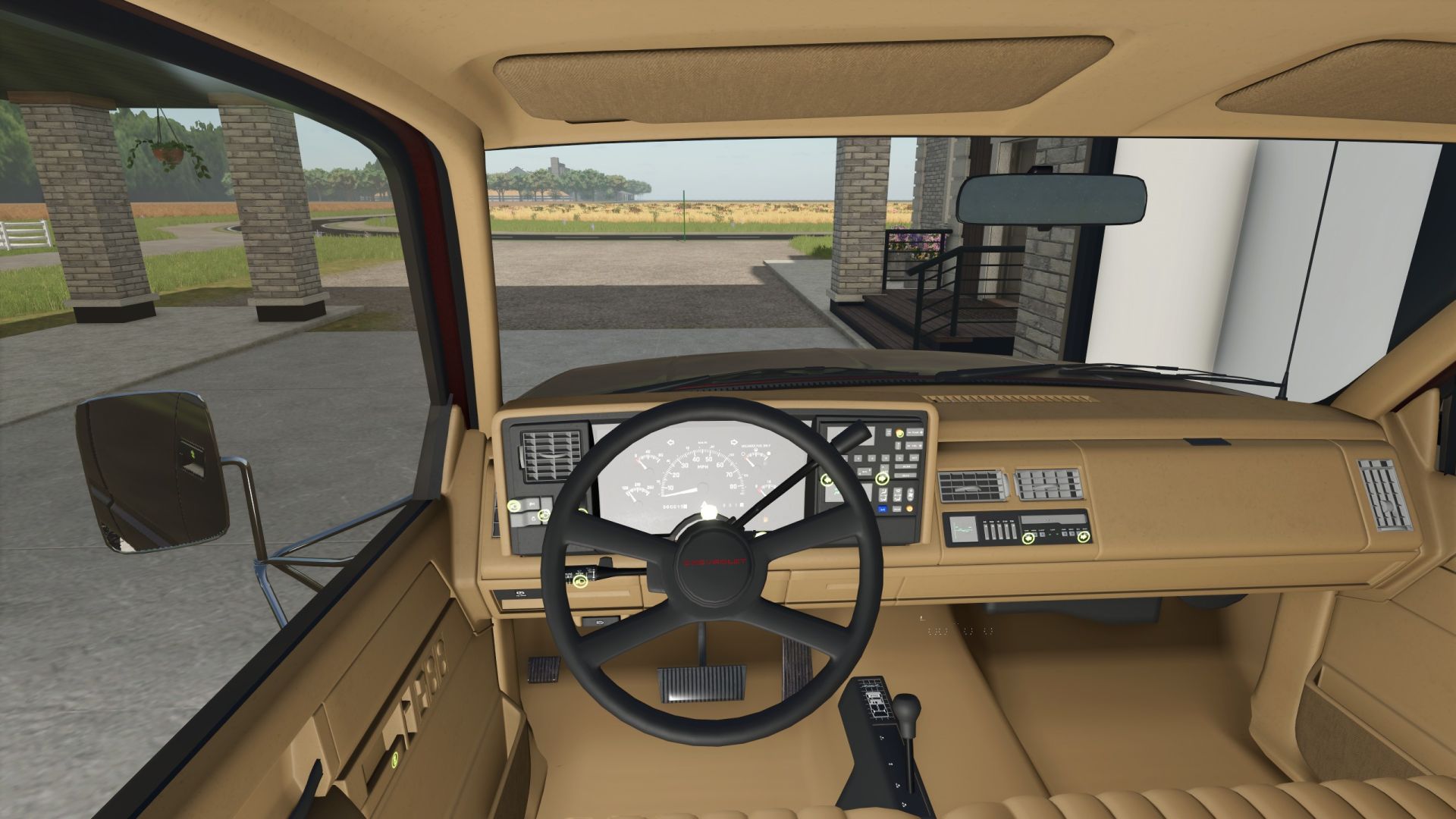Image resolution: width=1456 pixels, height=819 pixels.
Task: Activate the turn signal stalk marker
Action: [581, 582]
